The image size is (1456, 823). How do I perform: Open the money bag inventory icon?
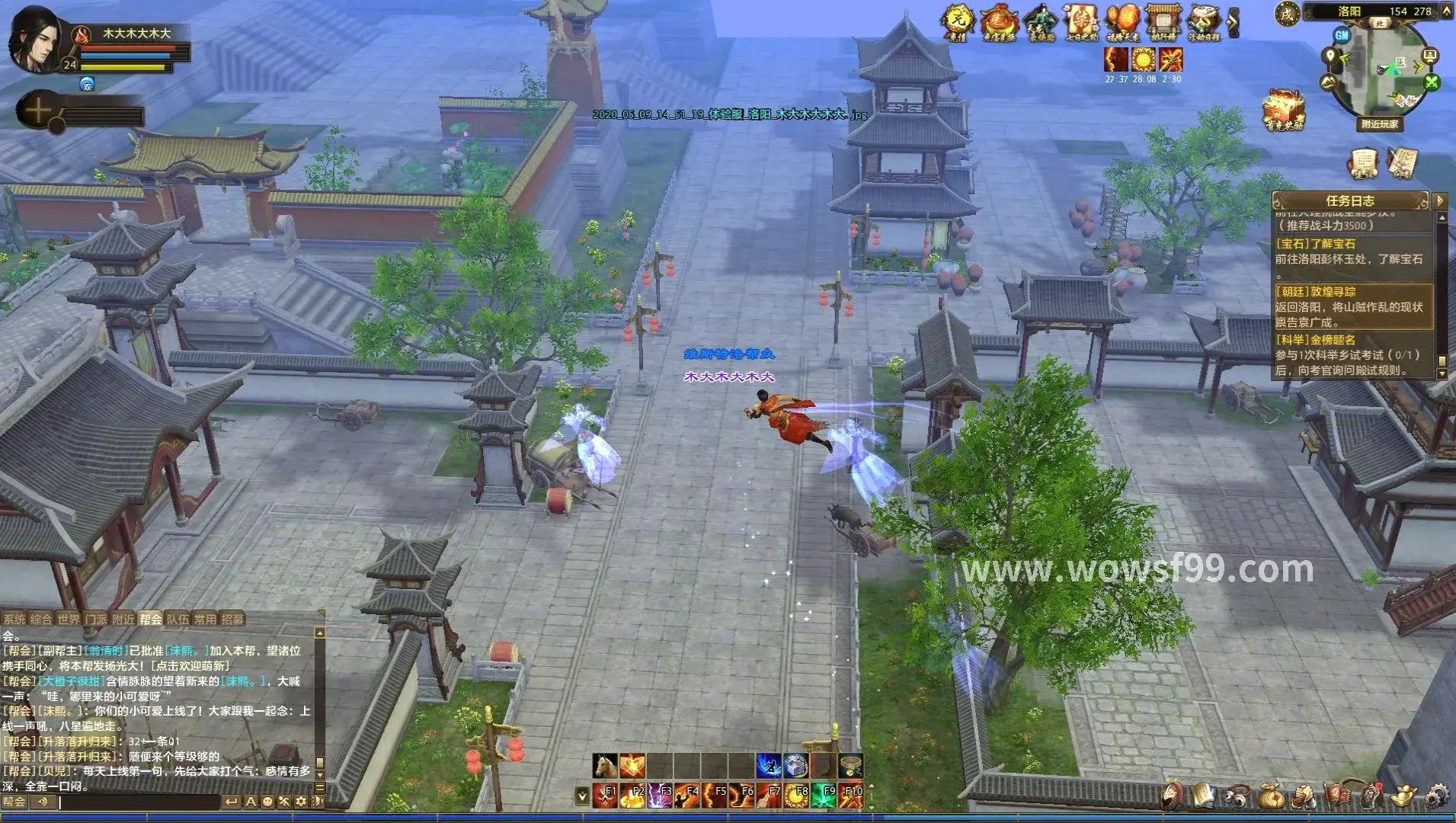click(x=1269, y=796)
